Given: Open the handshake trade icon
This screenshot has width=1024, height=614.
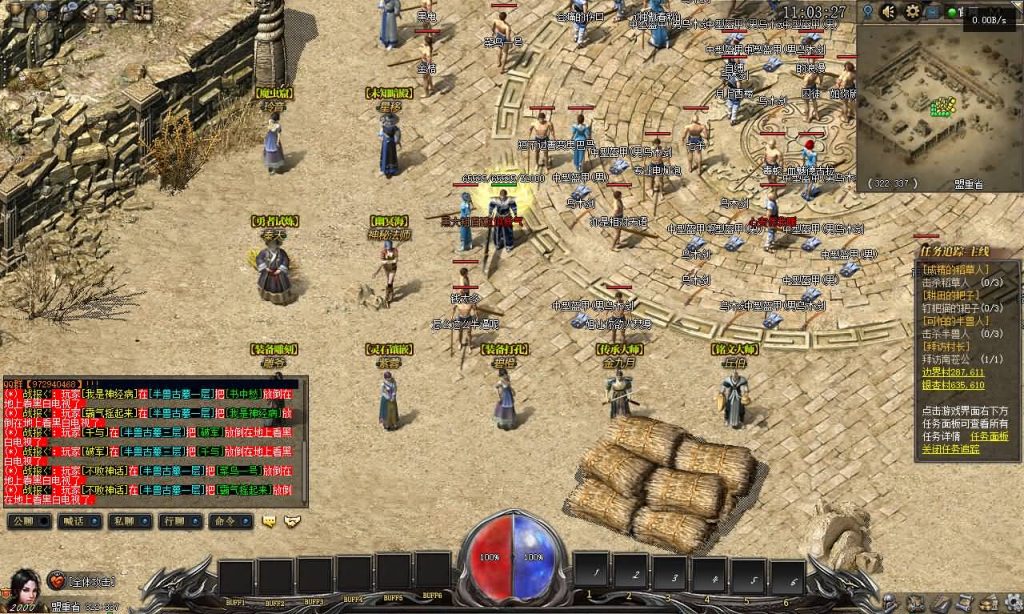Looking at the screenshot, I should tap(292, 521).
